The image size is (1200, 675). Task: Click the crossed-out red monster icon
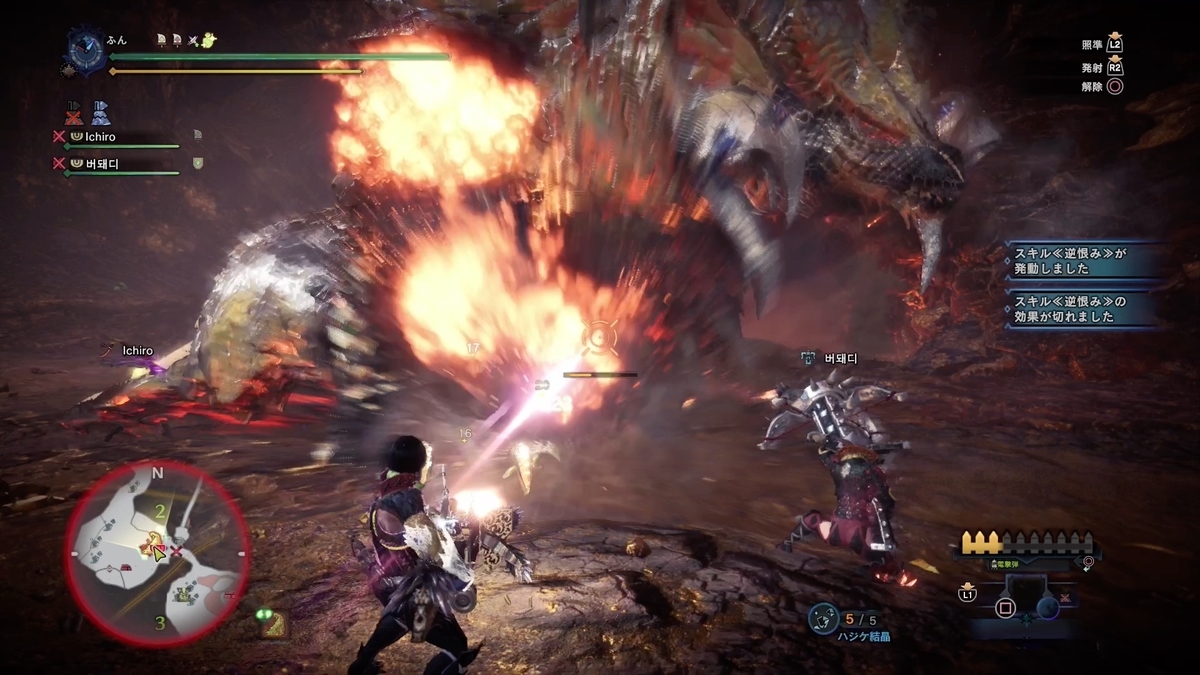pos(73,112)
